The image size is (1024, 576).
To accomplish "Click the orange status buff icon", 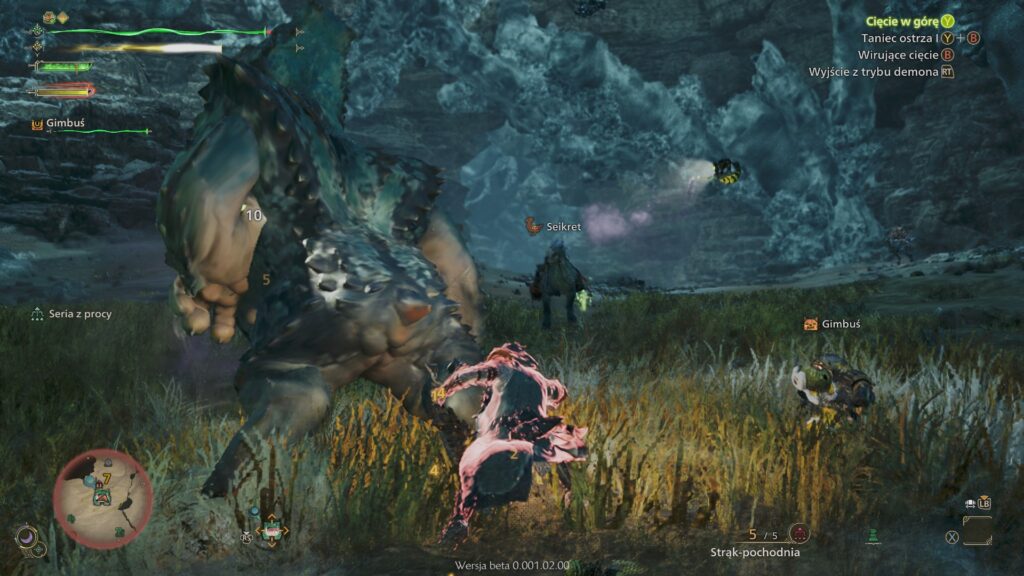I will (49, 17).
